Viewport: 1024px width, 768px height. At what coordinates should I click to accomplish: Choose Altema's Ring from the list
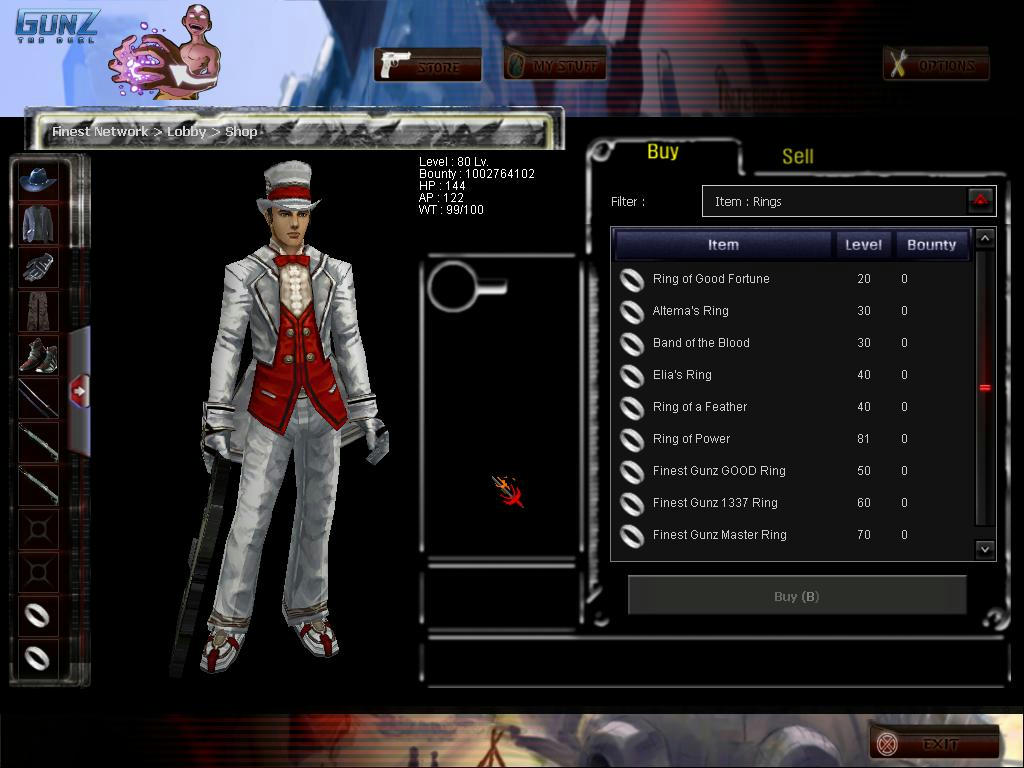(x=690, y=311)
